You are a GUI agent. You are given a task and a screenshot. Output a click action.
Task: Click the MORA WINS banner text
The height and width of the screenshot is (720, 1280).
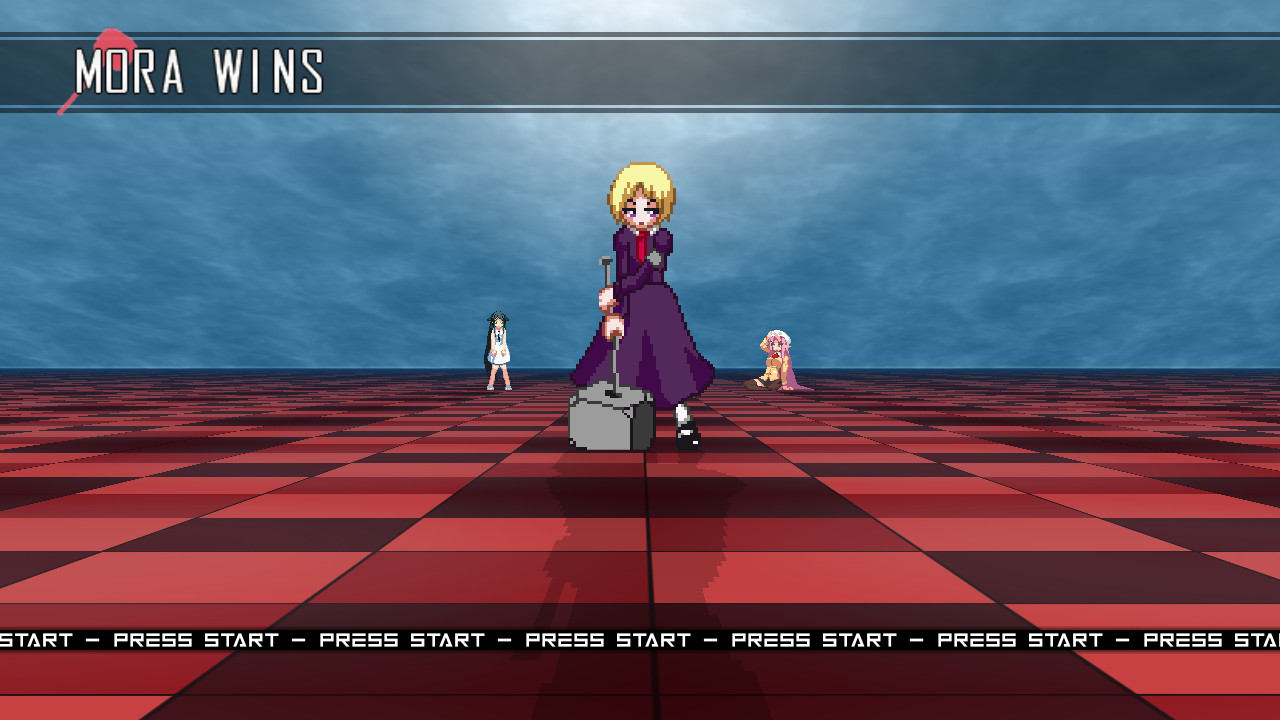pyautogui.click(x=198, y=70)
